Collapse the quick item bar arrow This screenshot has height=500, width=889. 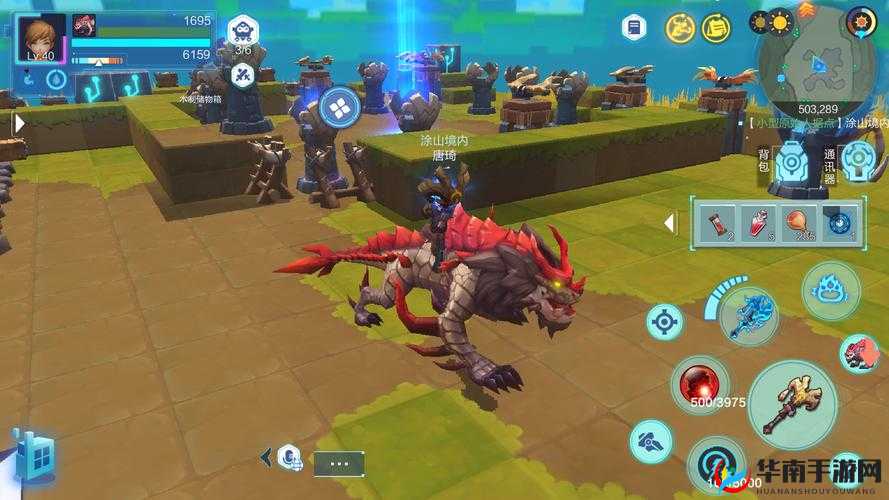coord(670,222)
